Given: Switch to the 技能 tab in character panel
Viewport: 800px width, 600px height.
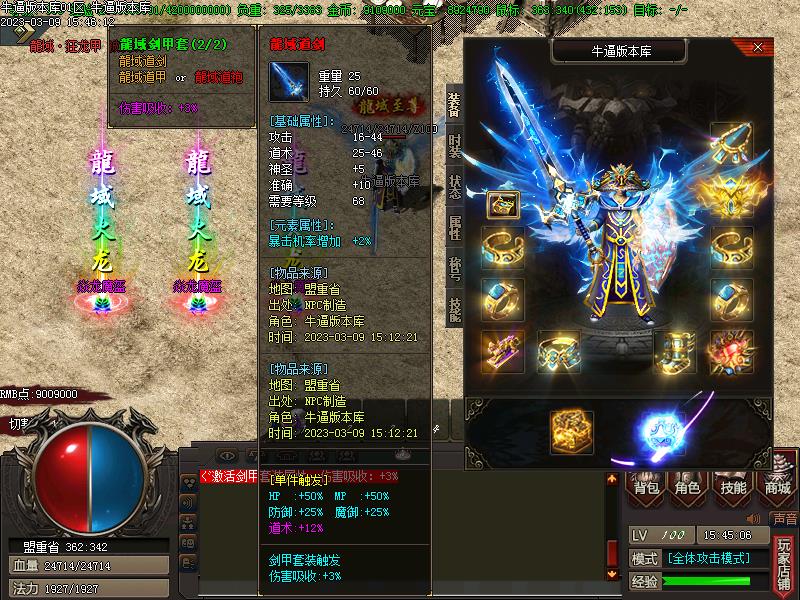Looking at the screenshot, I should [455, 309].
